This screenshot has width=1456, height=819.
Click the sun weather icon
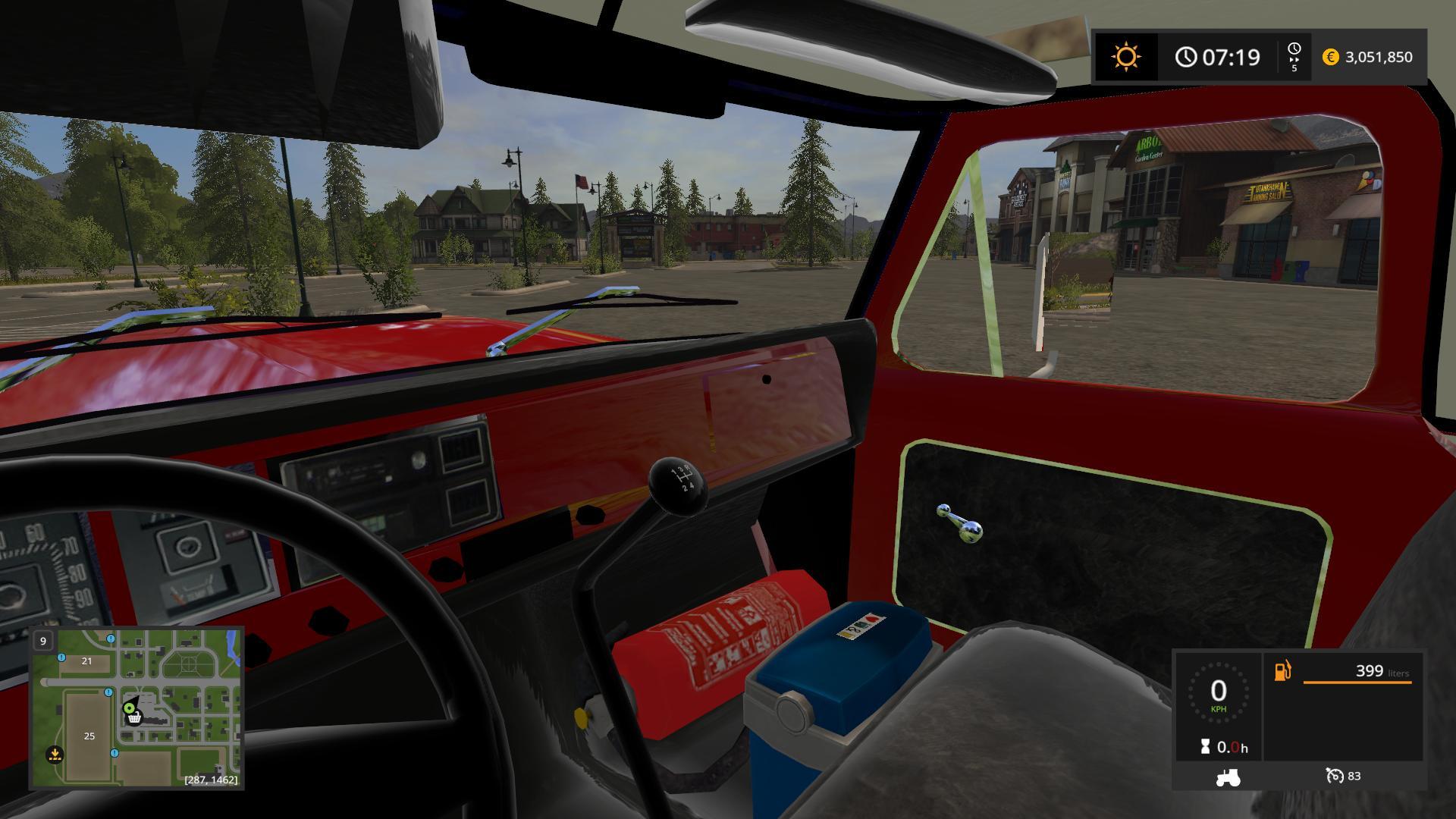(1125, 57)
